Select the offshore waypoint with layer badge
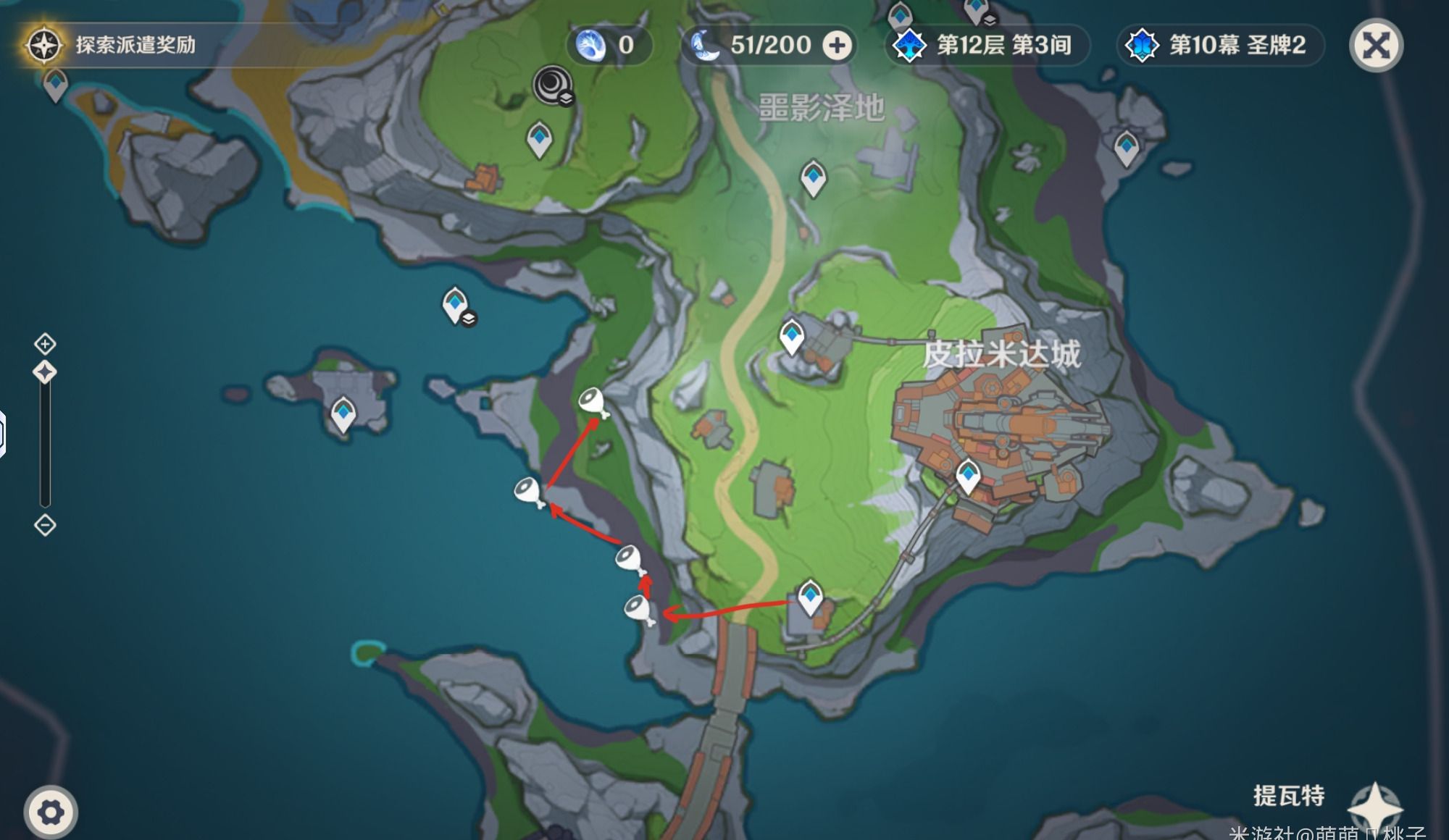Viewport: 1449px width, 840px height. click(455, 304)
